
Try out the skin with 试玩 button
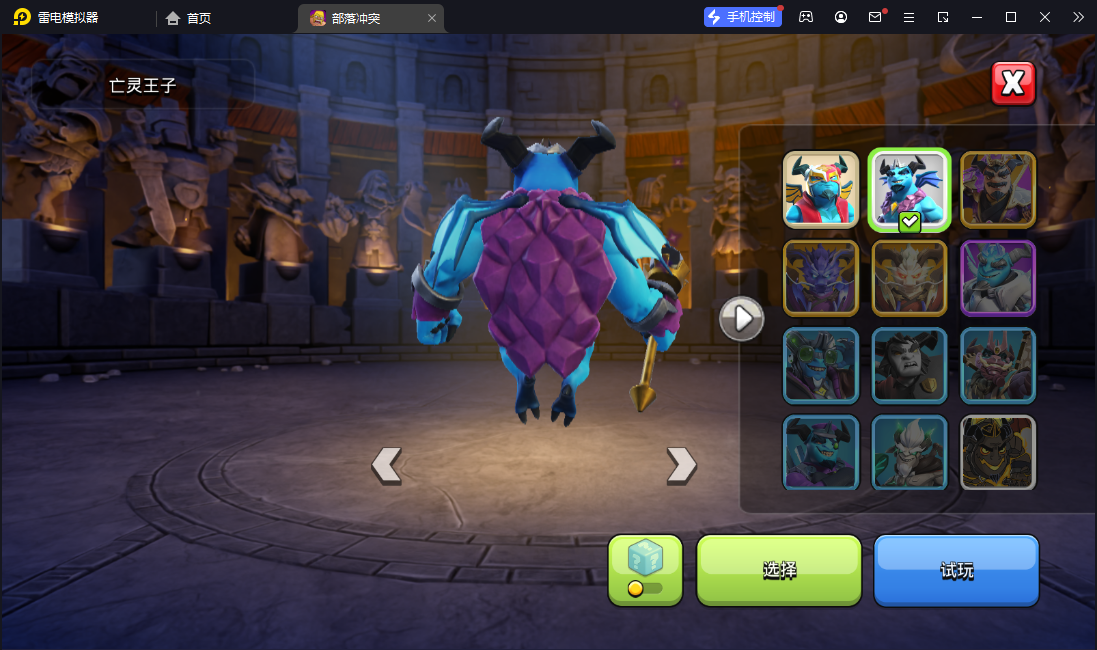[x=956, y=570]
